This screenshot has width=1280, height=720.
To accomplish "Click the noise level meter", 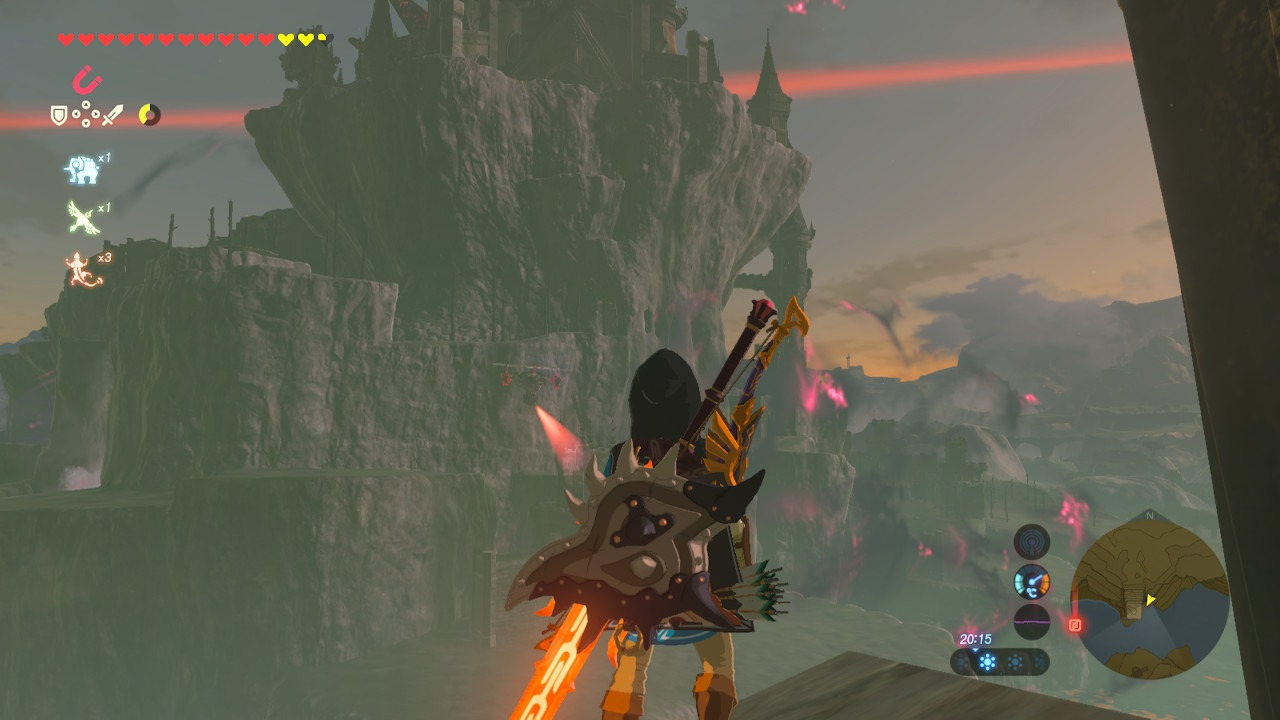I will click(1031, 620).
